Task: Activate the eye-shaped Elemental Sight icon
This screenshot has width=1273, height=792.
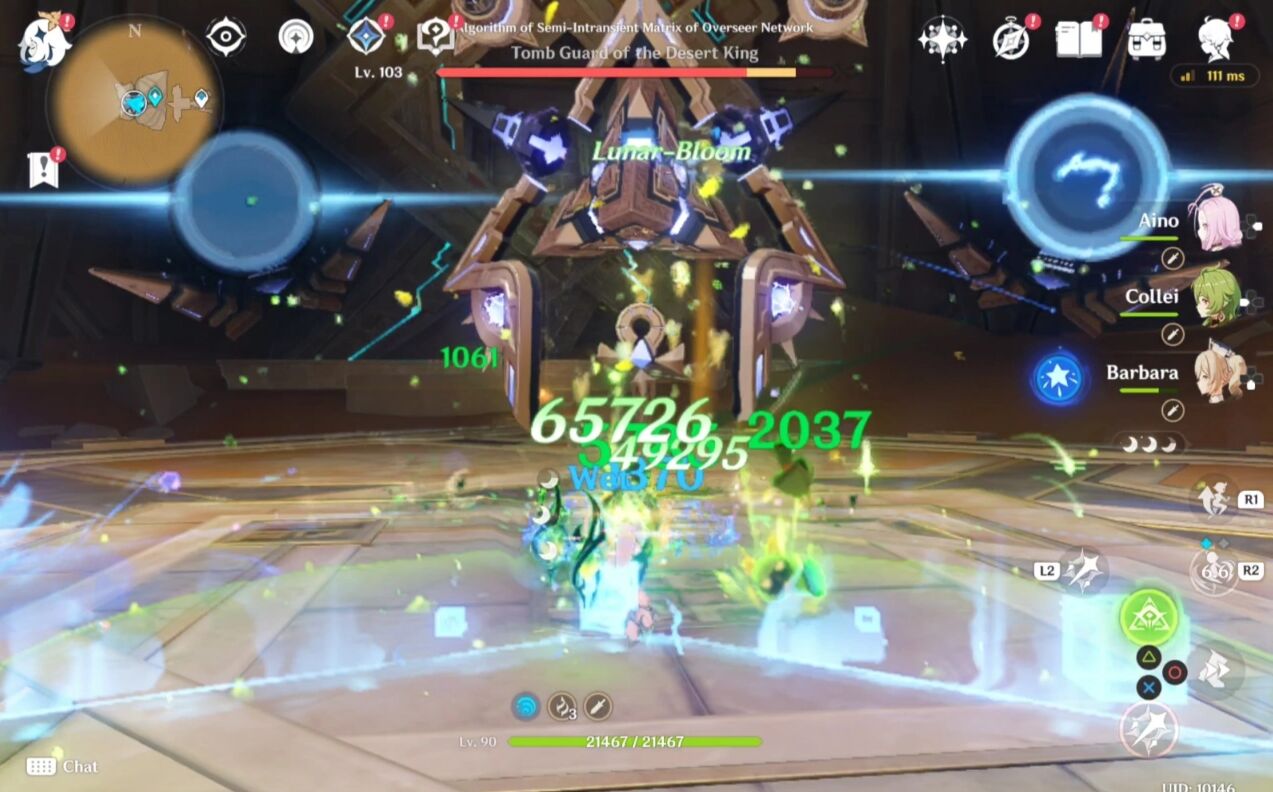Action: click(226, 37)
